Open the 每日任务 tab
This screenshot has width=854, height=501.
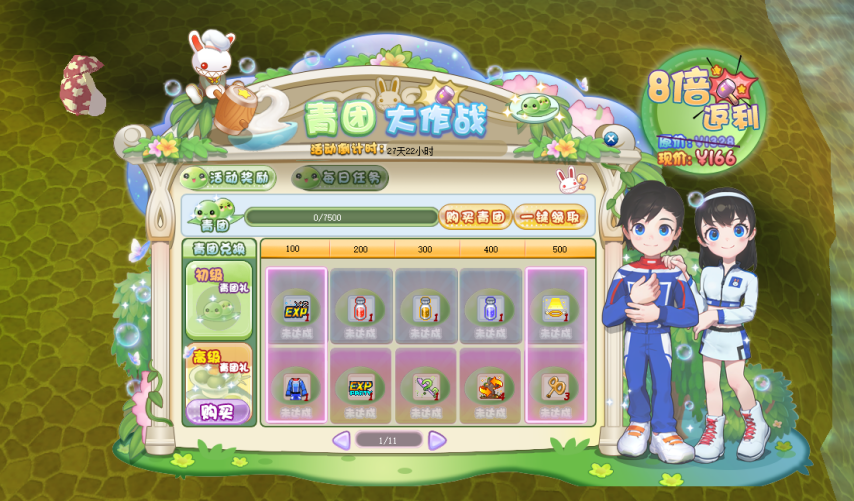(x=339, y=178)
